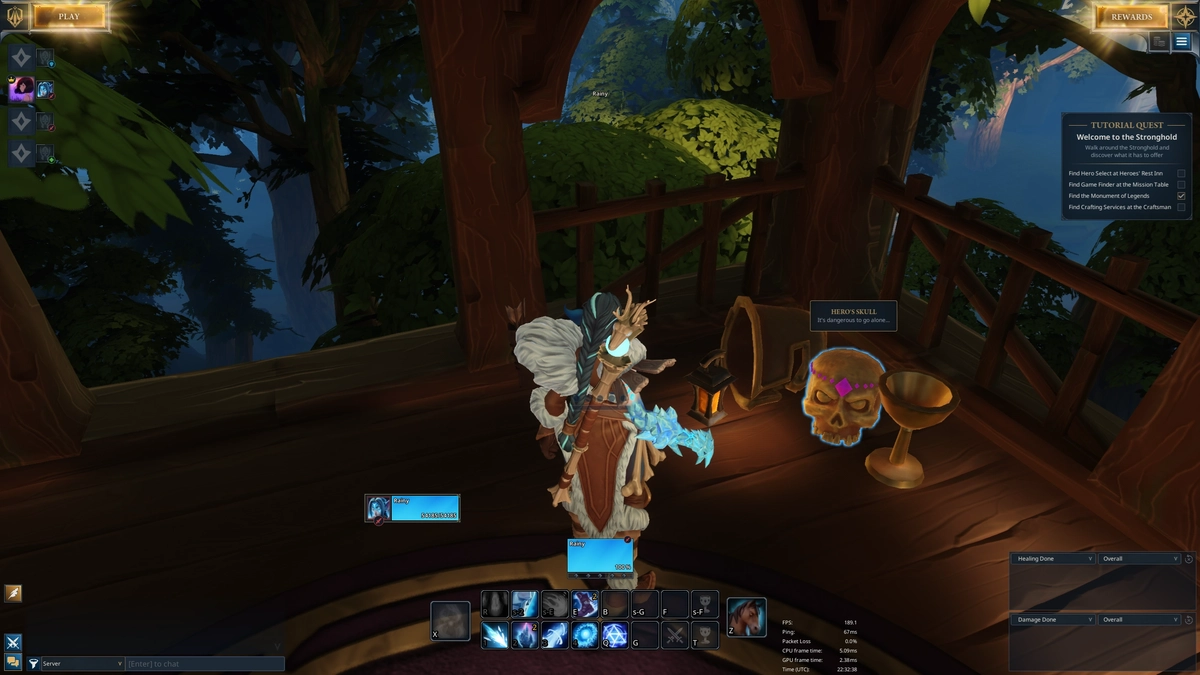Open the hamburger main menu

(x=1182, y=42)
